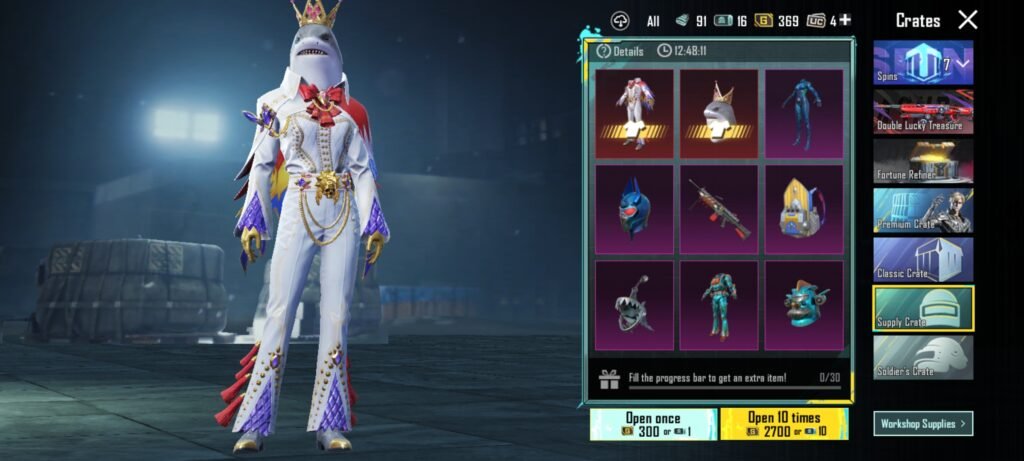Image resolution: width=1024 pixels, height=461 pixels.
Task: Select the anglerfish item reward
Action: pos(633,305)
